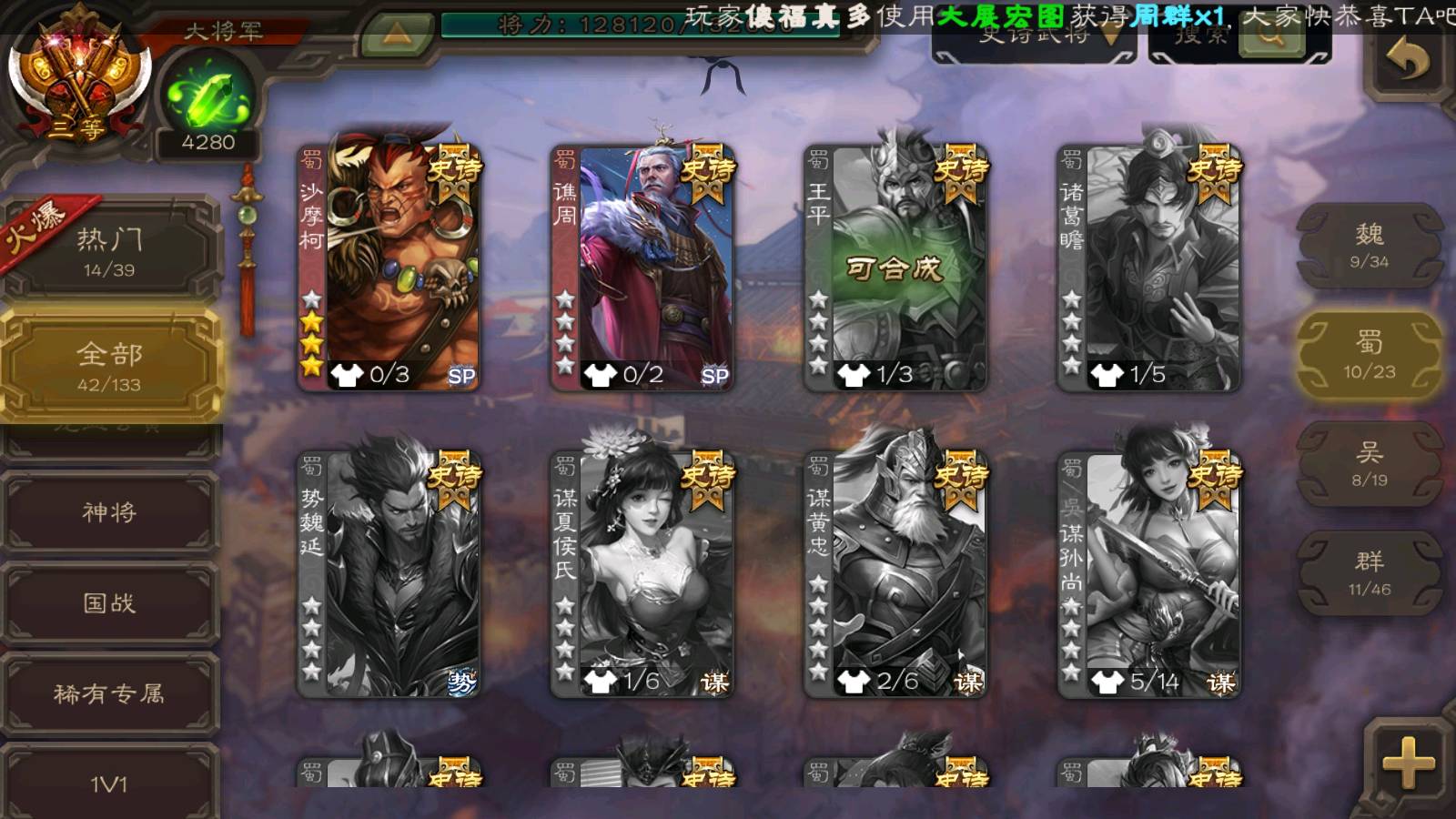
Task: Open the 神将 category
Action: tap(109, 512)
